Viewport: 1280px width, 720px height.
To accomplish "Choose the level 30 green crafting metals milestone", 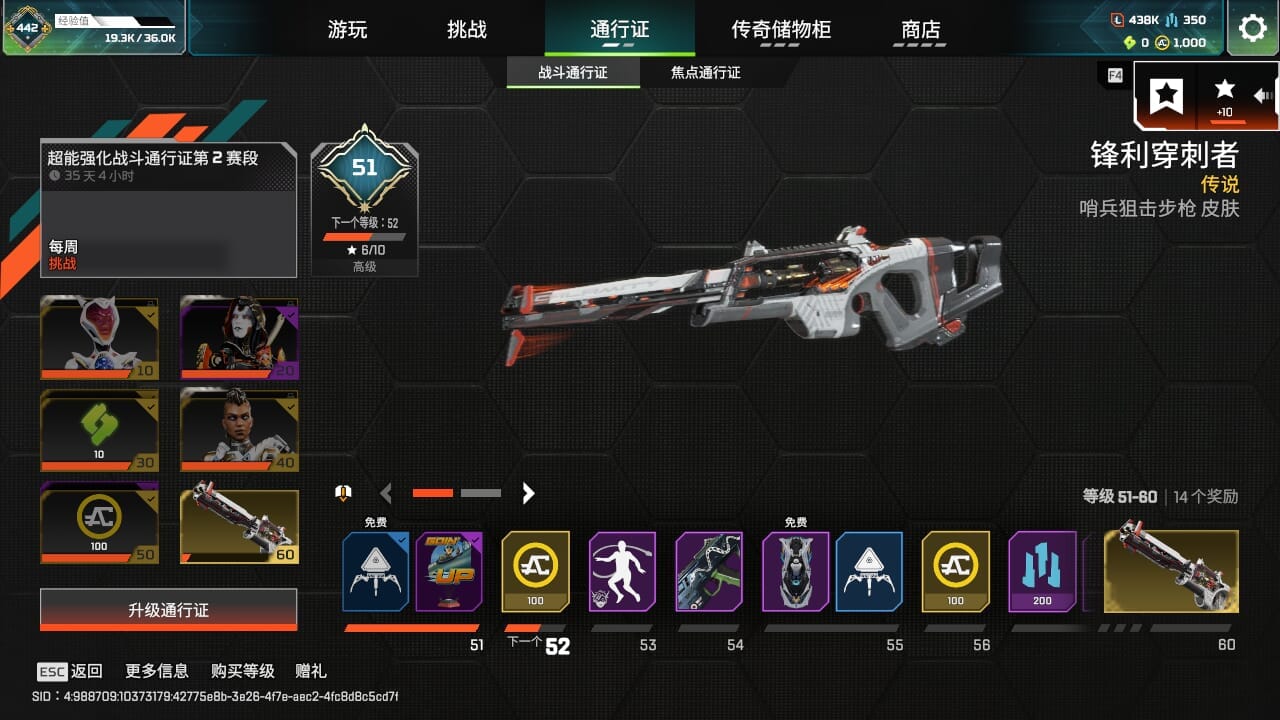I will coord(99,430).
